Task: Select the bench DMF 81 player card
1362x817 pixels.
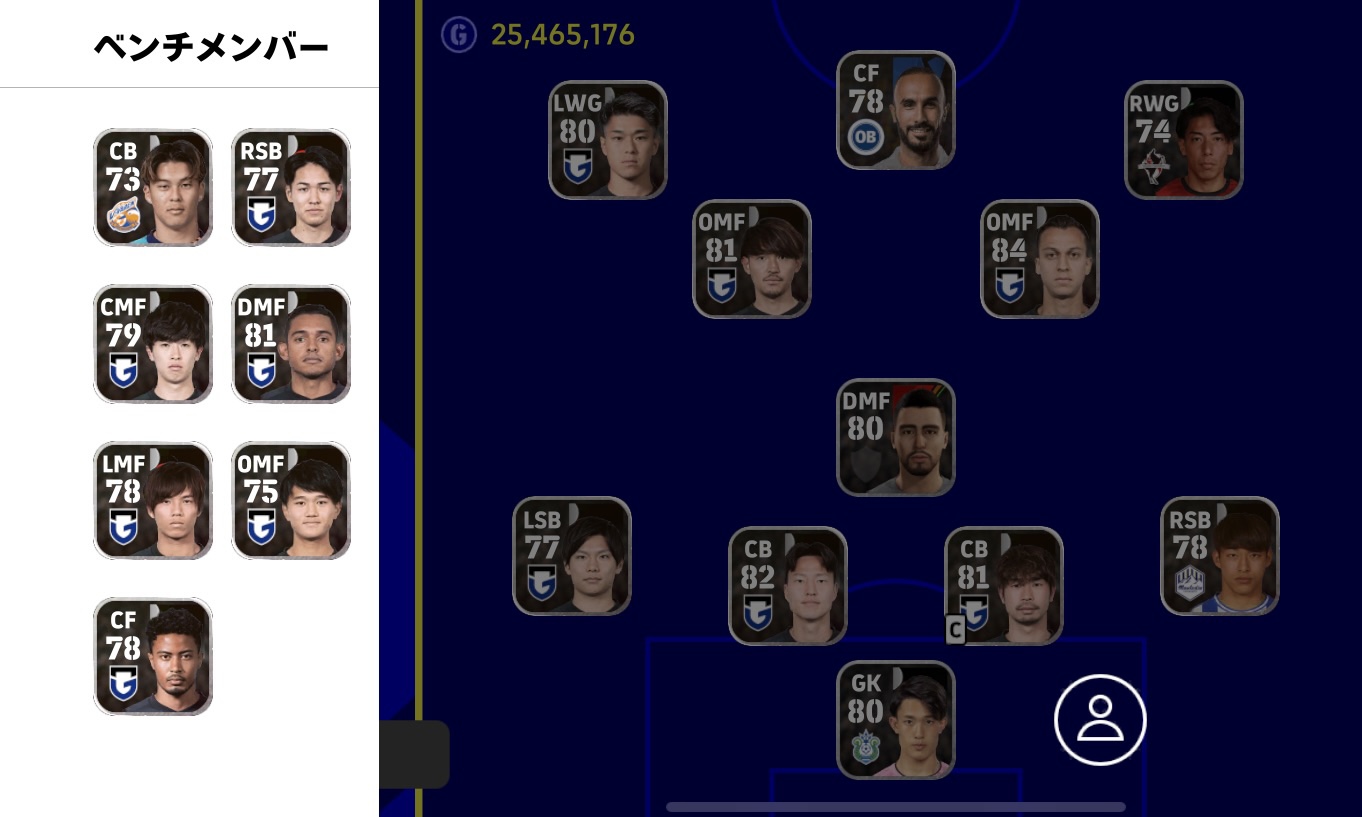Action: point(291,344)
